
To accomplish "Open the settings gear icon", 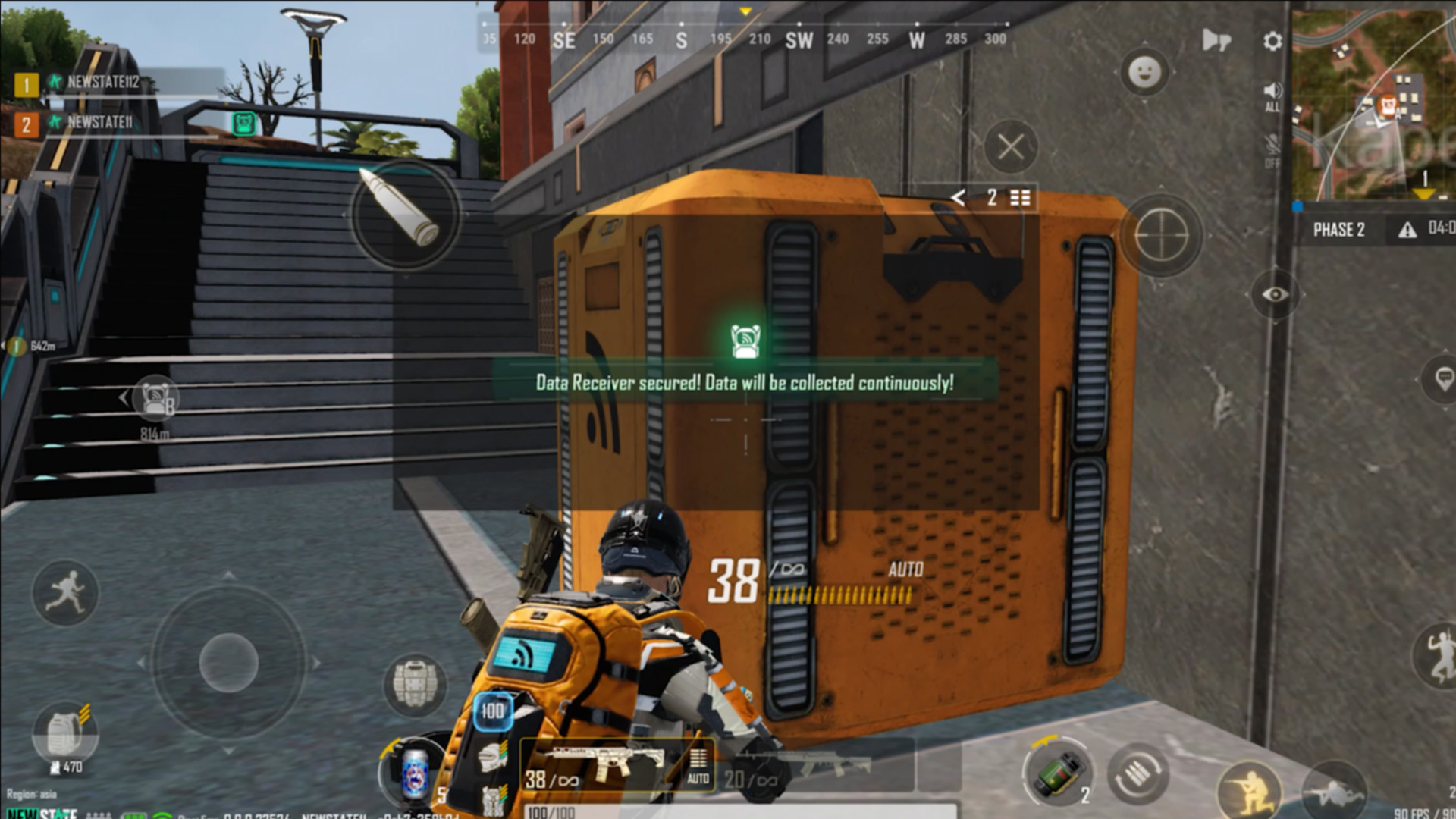I will 1272,41.
